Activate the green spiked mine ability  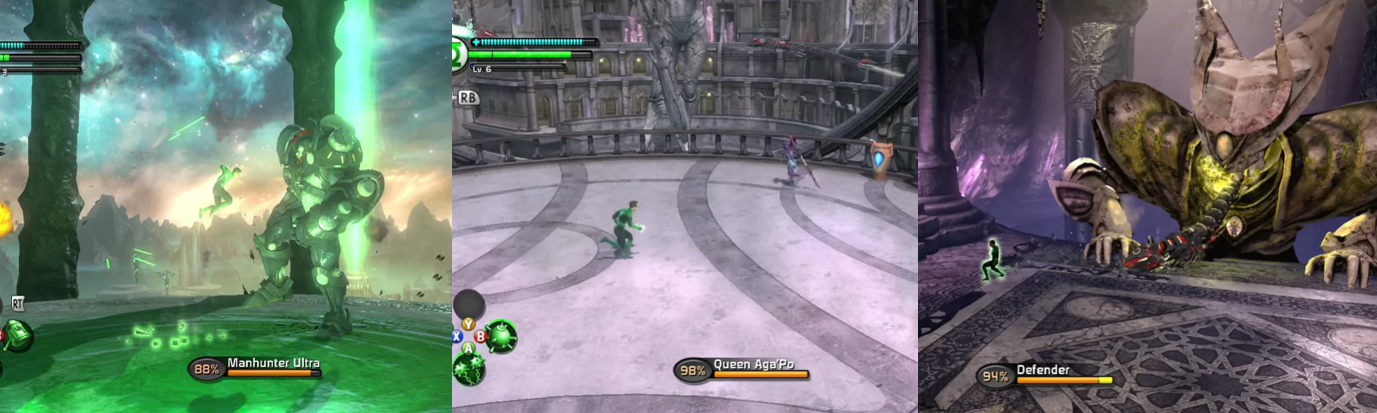[x=501, y=335]
